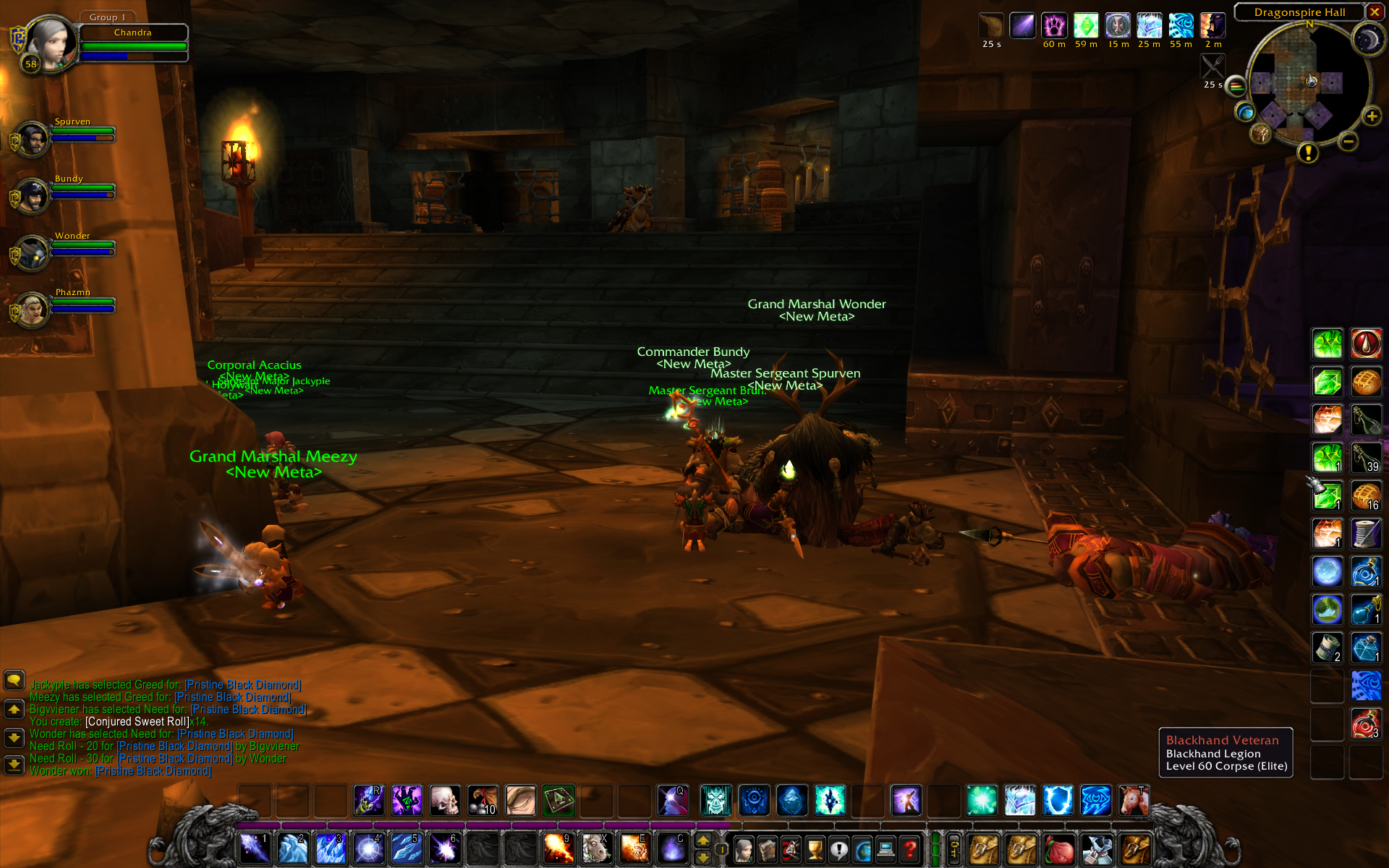Cast the fireball spell in slot 9
The height and width of the screenshot is (868, 1389).
[558, 848]
